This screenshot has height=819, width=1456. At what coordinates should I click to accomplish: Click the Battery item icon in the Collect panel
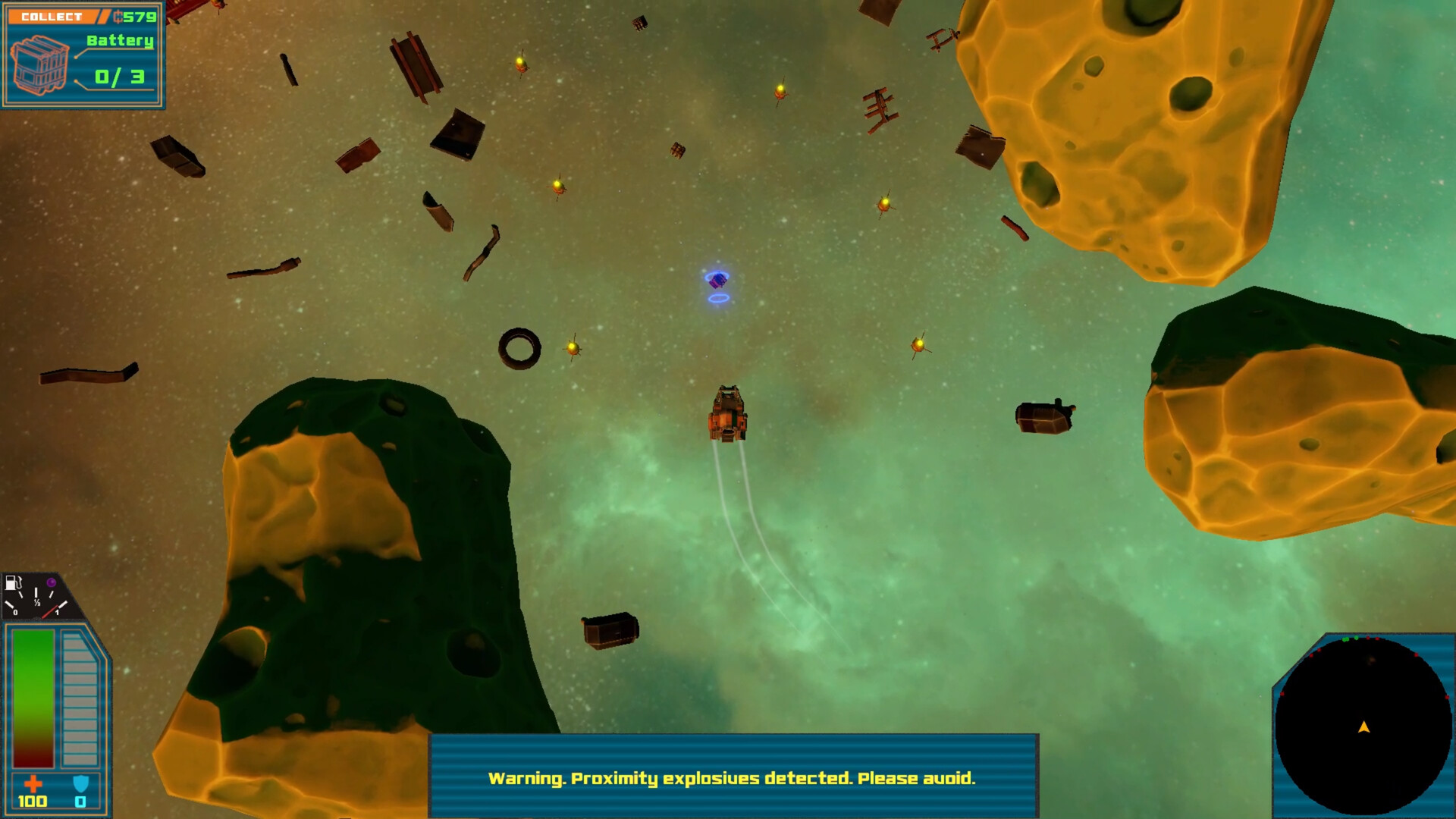(39, 64)
